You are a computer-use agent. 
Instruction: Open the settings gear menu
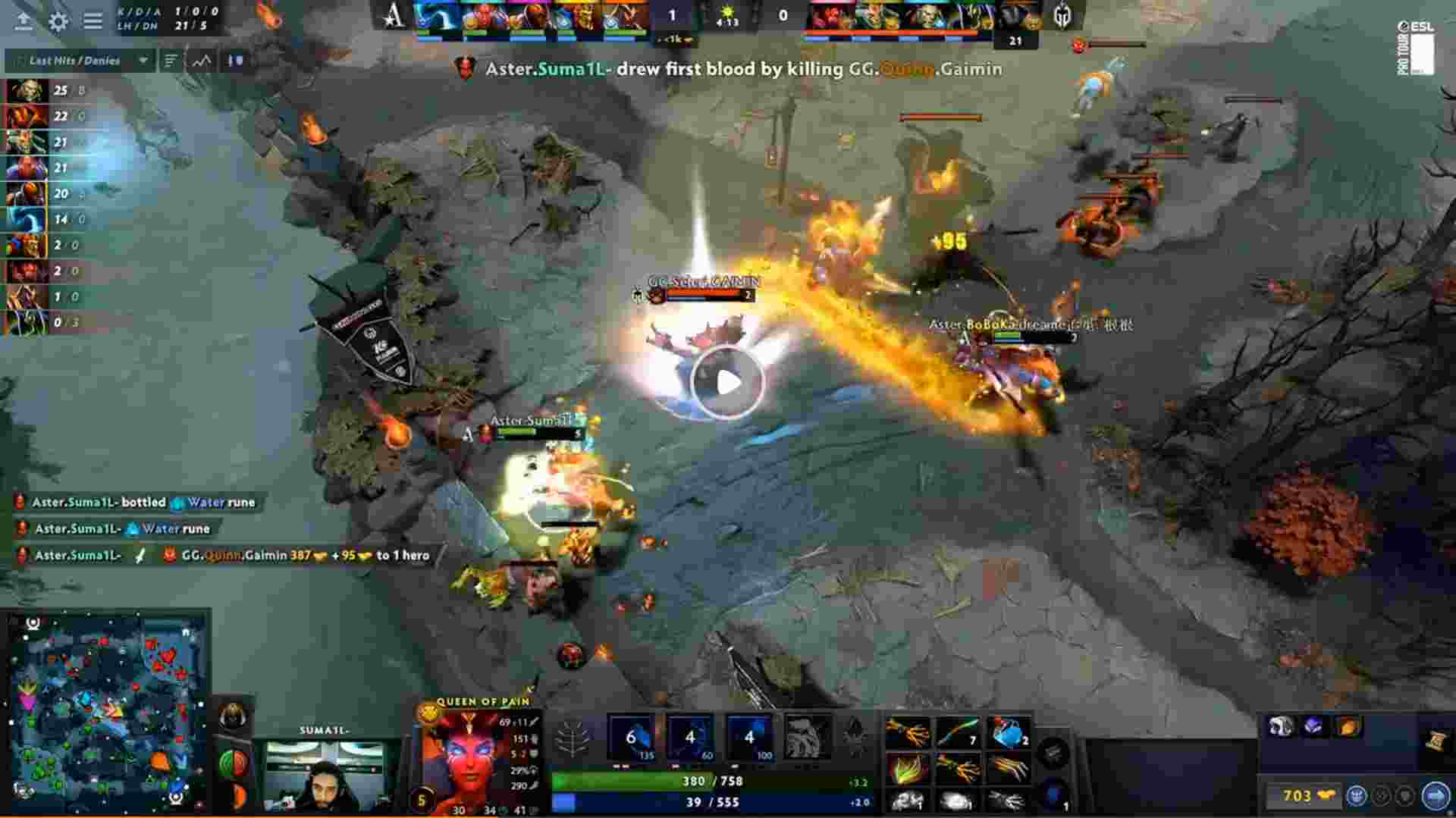coord(58,20)
